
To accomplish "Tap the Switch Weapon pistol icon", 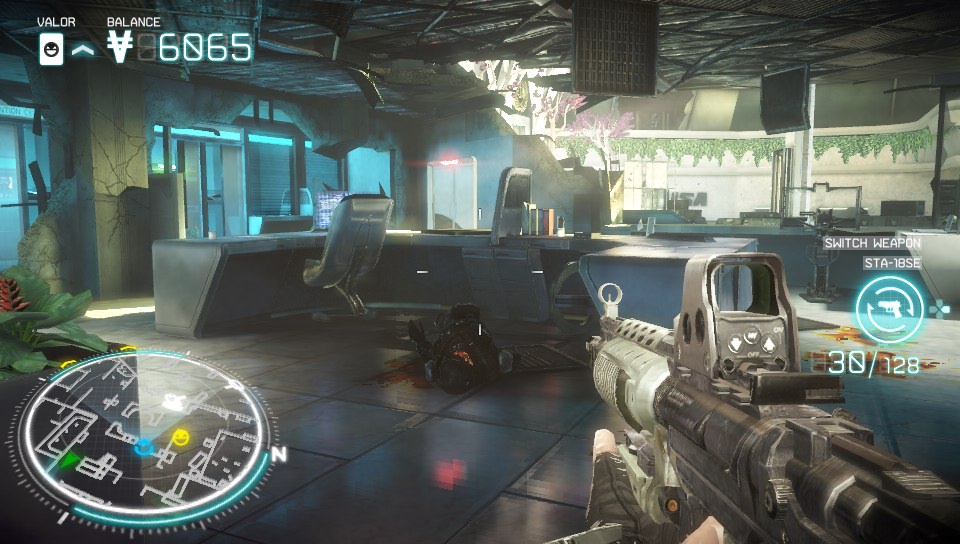I will 886,307.
